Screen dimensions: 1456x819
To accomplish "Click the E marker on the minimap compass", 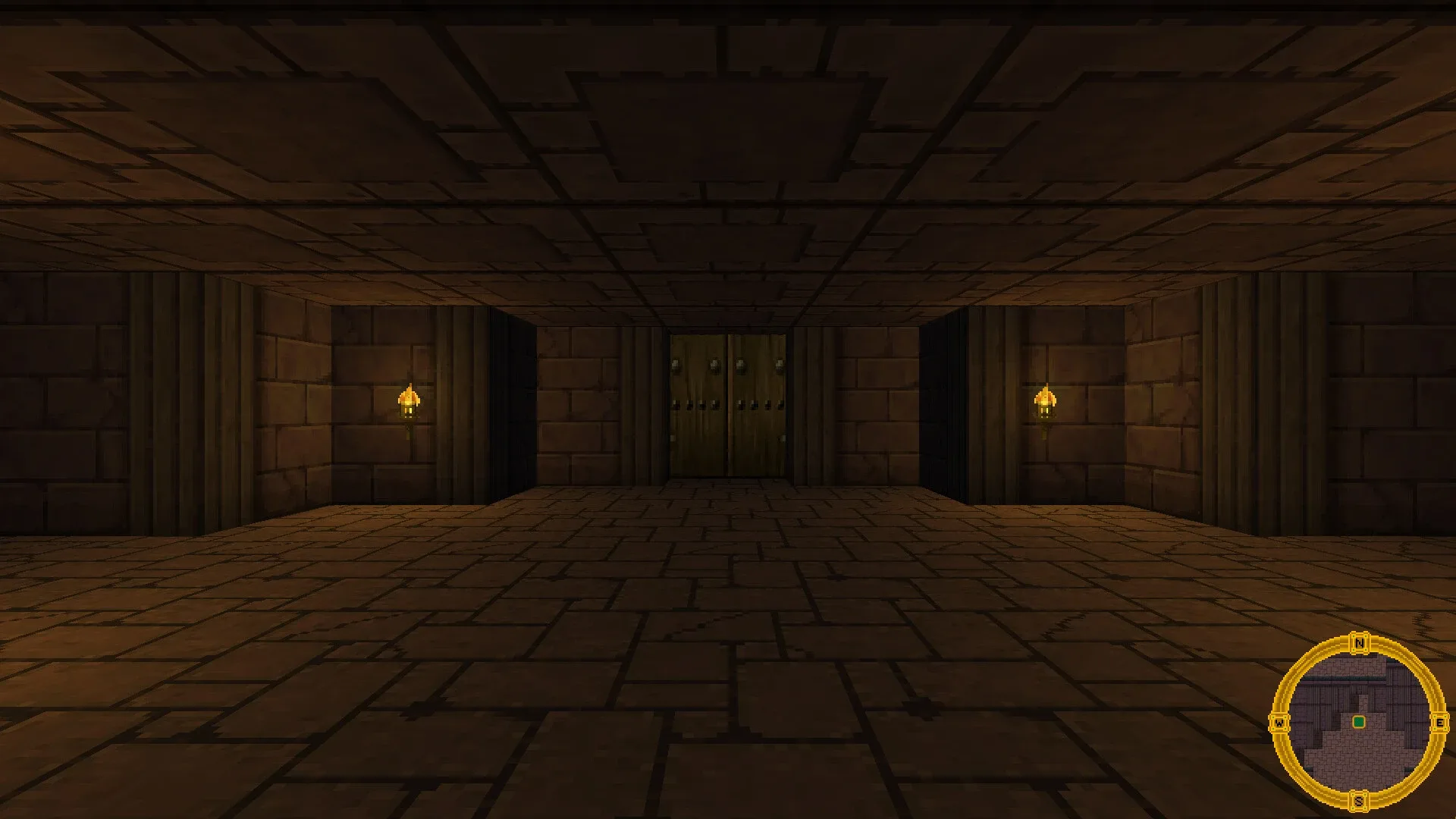I will tap(1439, 723).
